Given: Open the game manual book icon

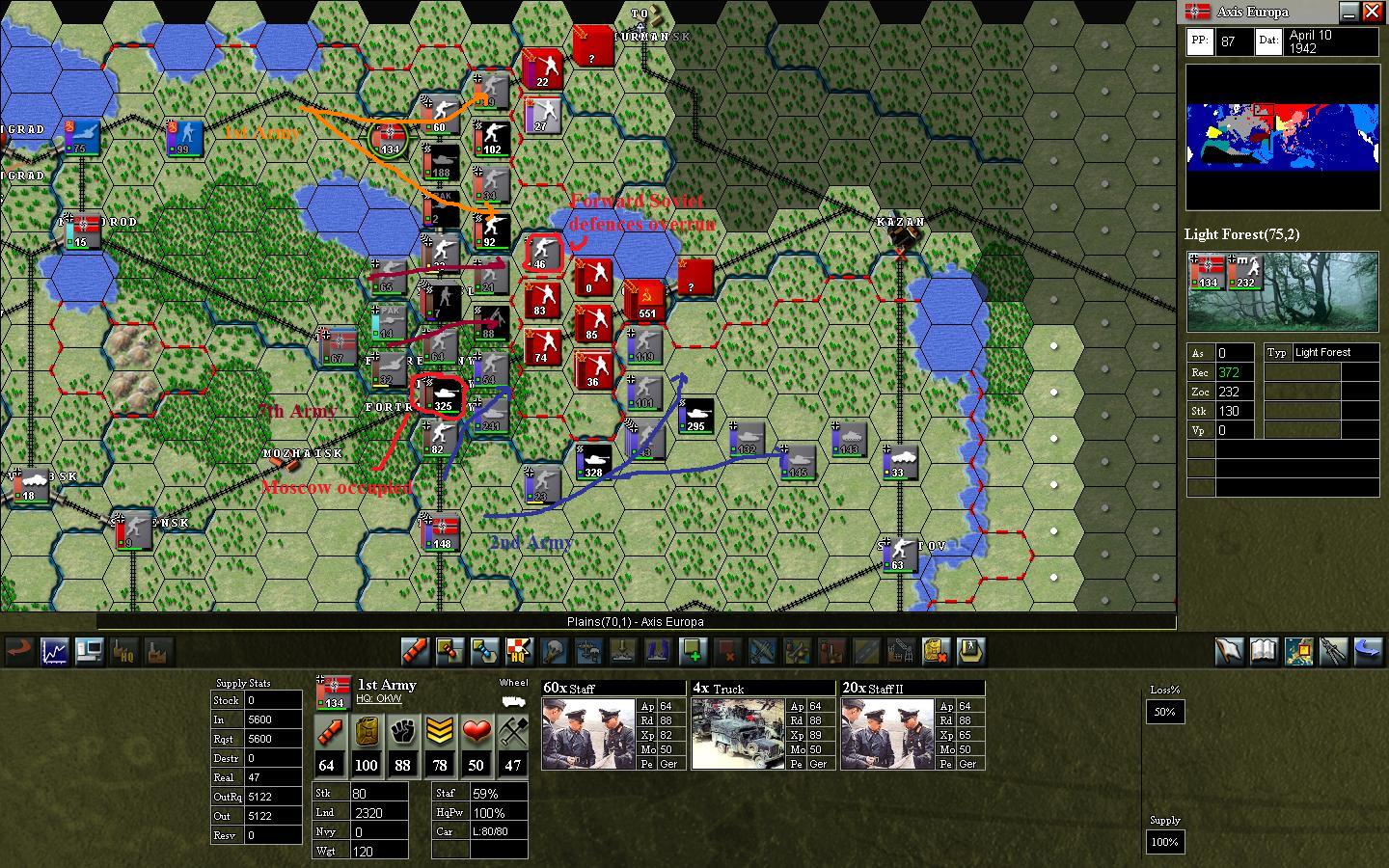Looking at the screenshot, I should [1265, 652].
